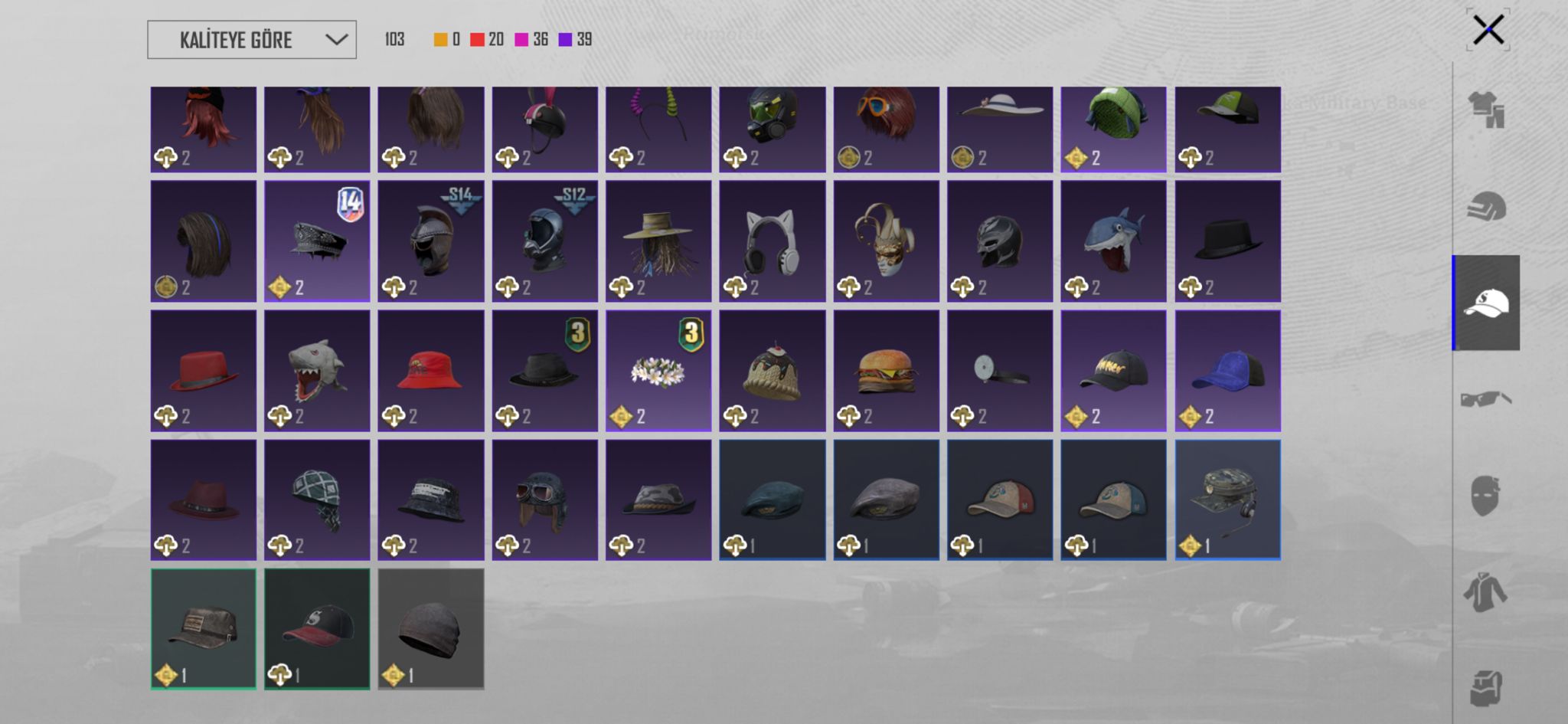This screenshot has height=724, width=1568.
Task: Open the backpack category tab
Action: (x=1486, y=687)
